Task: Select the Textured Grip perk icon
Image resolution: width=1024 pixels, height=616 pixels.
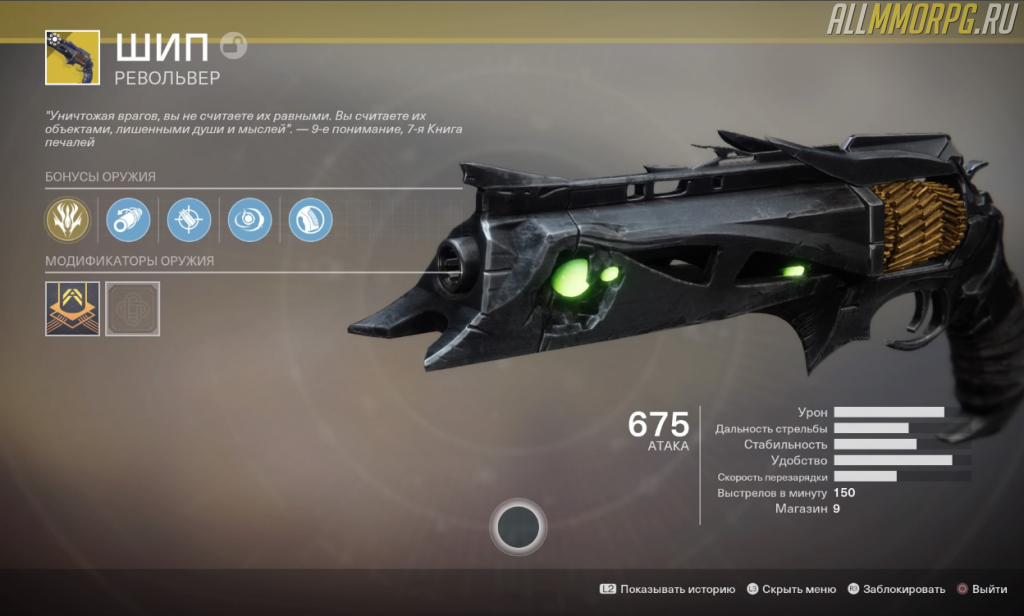Action: click(310, 219)
